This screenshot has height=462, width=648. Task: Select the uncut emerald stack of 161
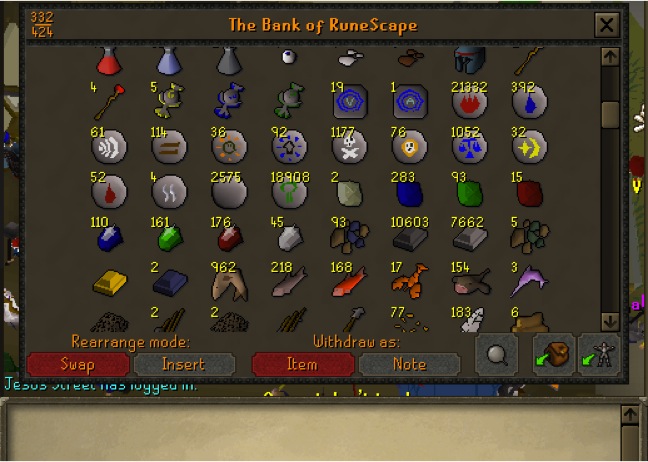coord(169,238)
